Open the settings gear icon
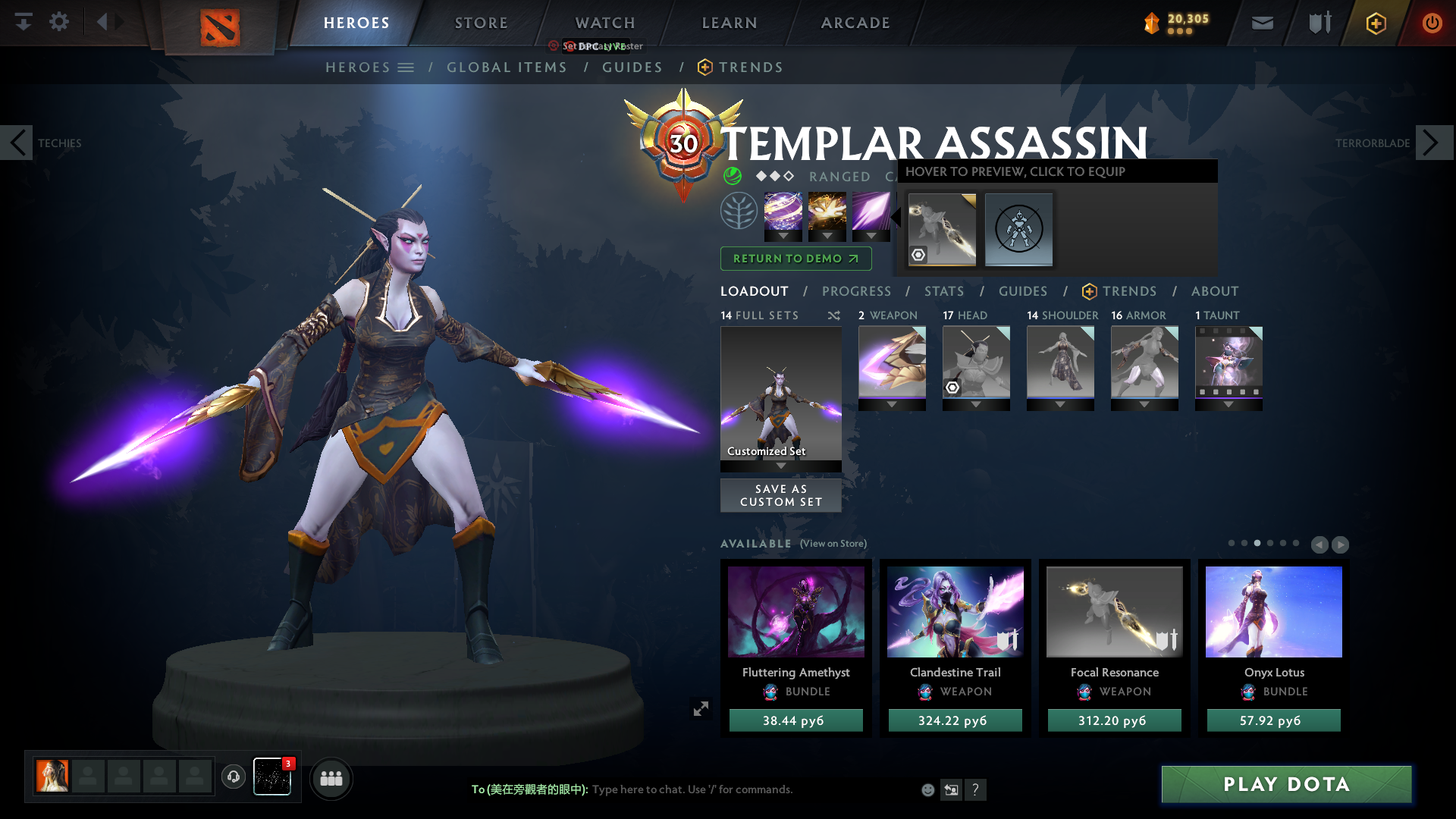The image size is (1456, 819). click(59, 21)
